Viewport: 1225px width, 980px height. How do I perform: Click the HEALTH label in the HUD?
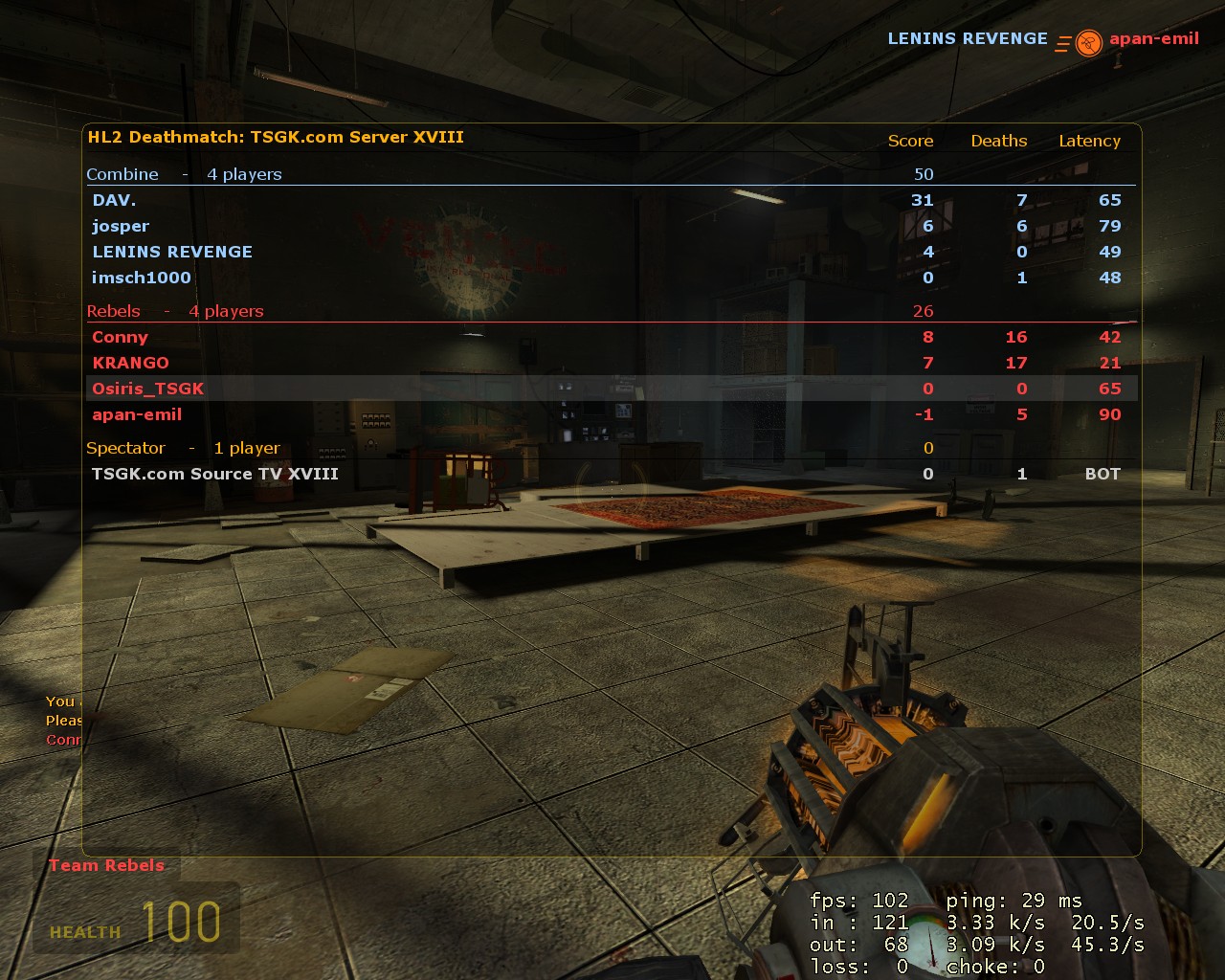pyautogui.click(x=84, y=931)
